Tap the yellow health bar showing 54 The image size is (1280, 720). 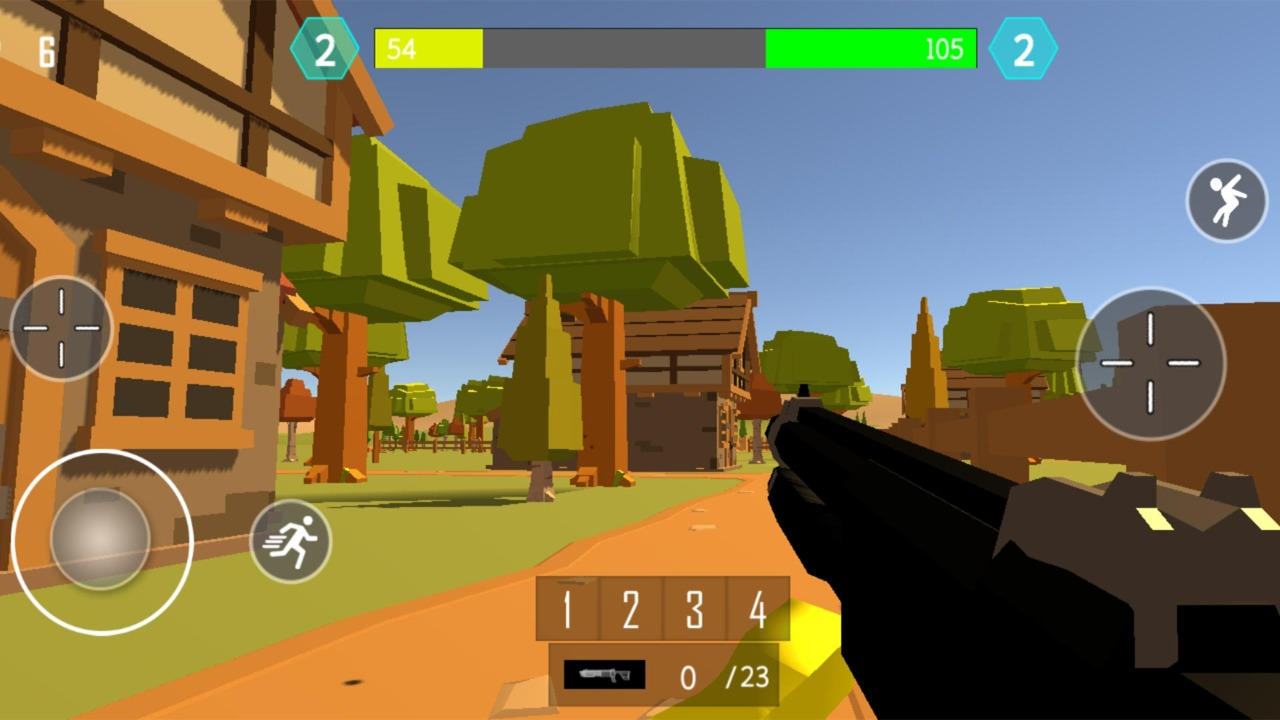(x=430, y=48)
